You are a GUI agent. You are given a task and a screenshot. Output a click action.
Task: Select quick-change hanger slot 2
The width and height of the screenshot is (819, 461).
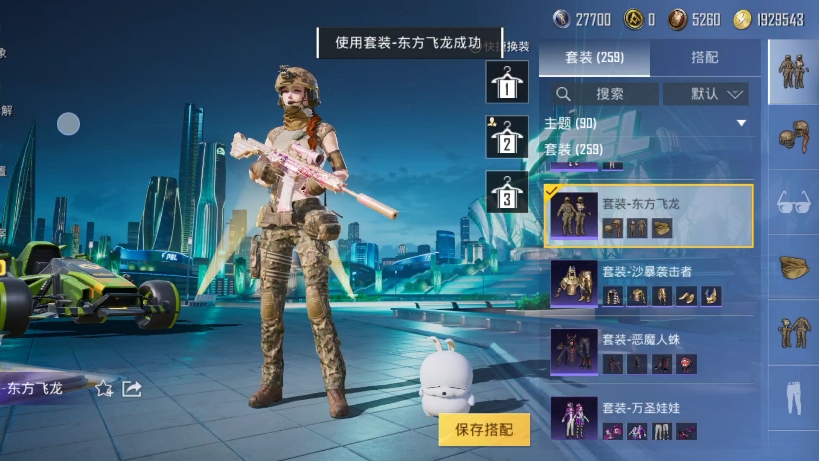tap(507, 137)
